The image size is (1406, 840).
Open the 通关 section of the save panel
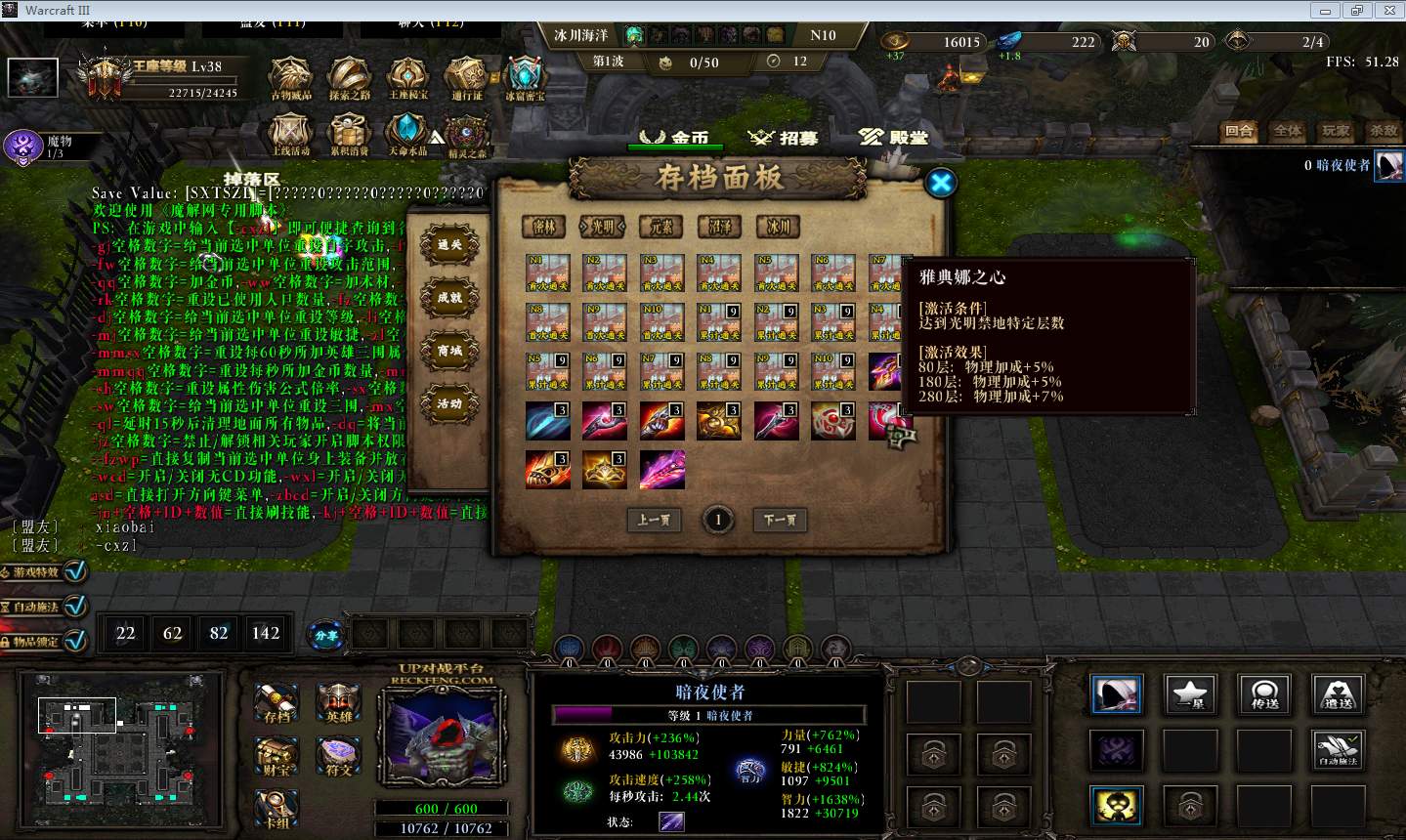449,245
